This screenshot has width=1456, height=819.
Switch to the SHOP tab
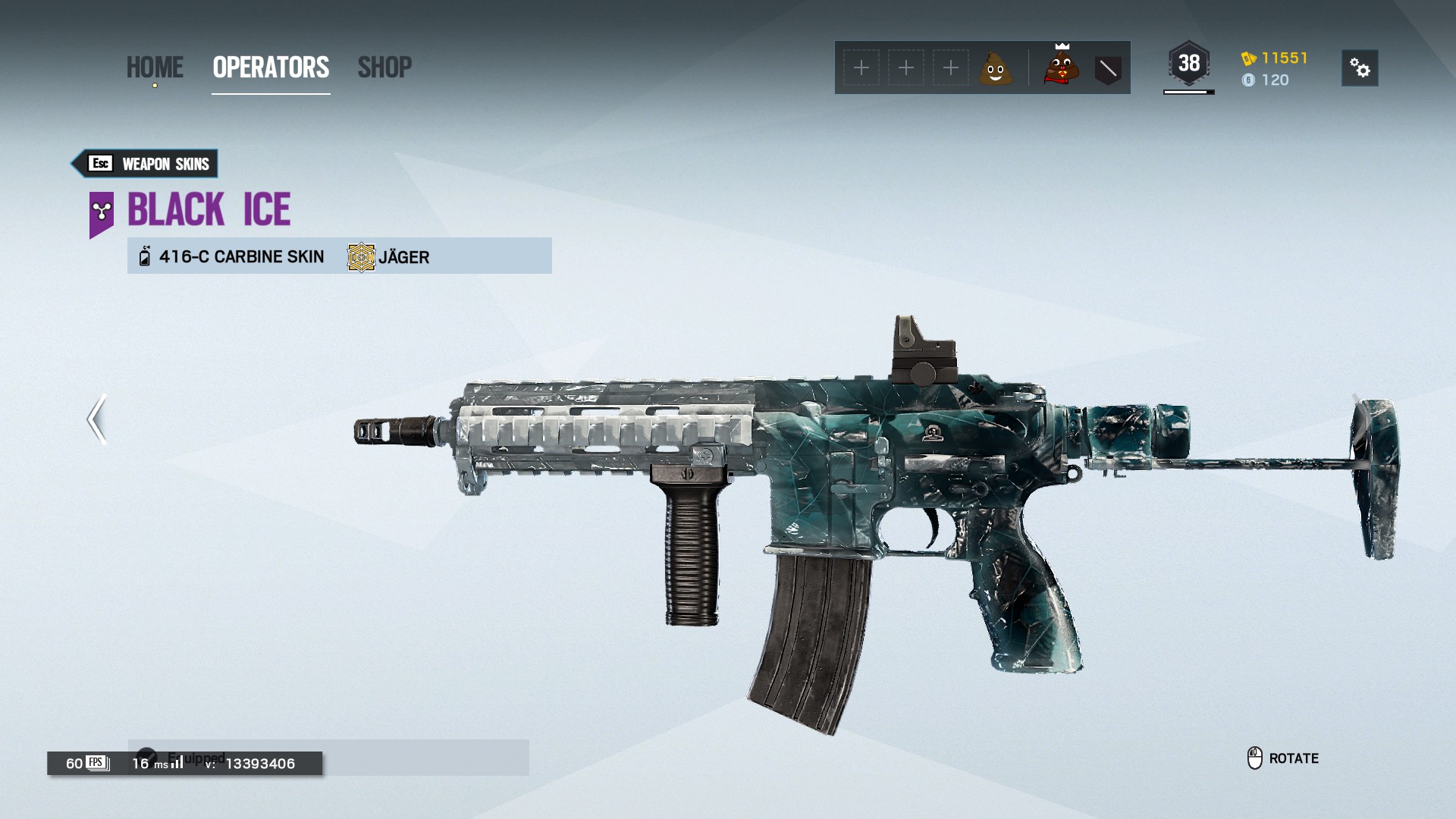tap(385, 67)
